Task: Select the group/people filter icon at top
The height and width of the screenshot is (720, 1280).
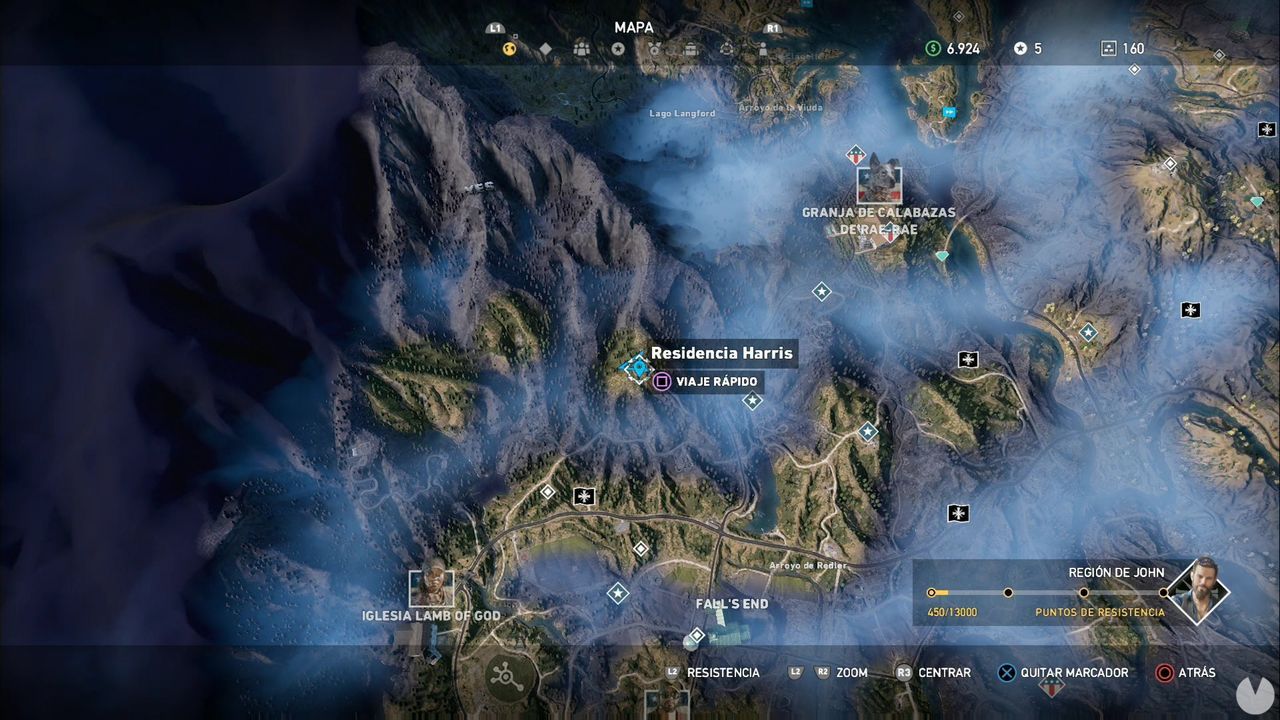Action: pos(580,49)
